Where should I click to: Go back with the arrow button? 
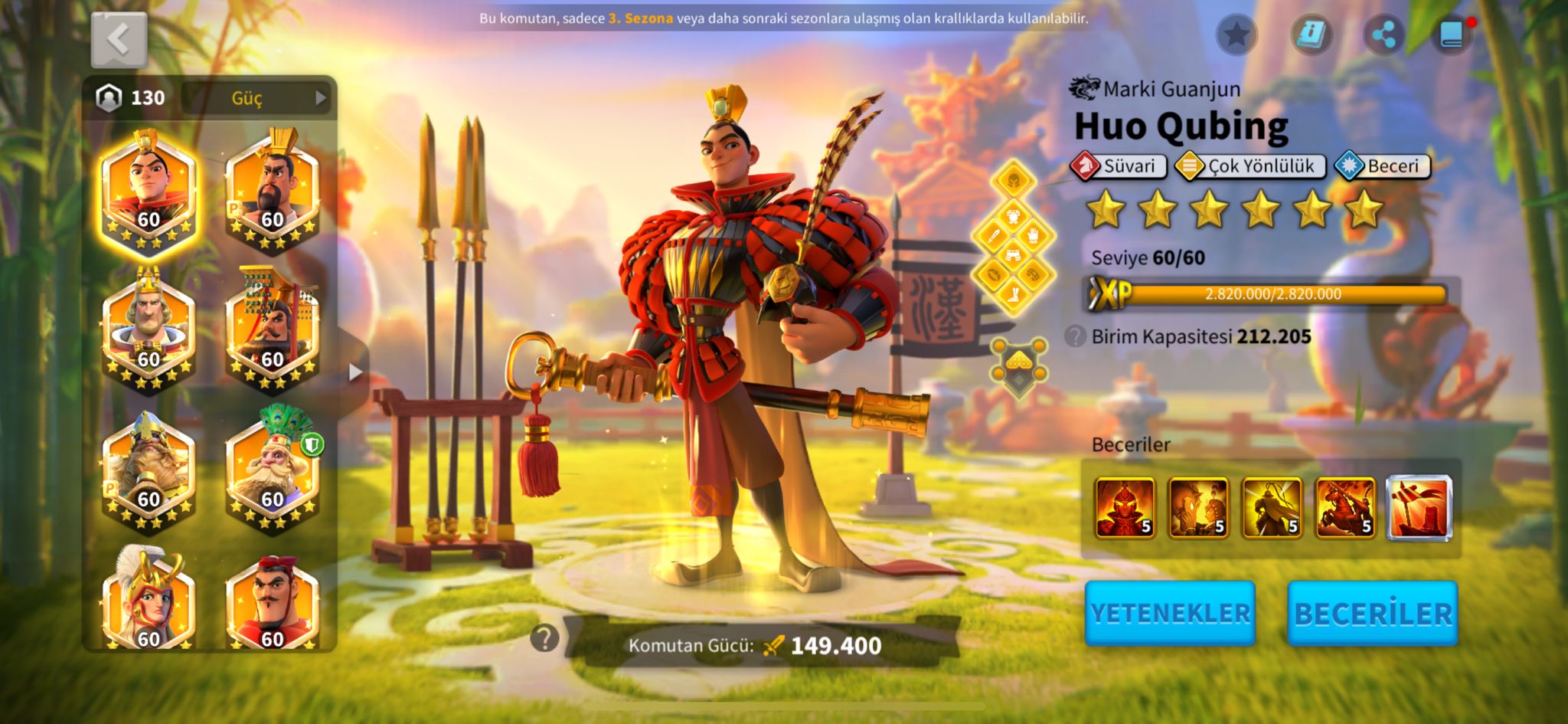[119, 40]
